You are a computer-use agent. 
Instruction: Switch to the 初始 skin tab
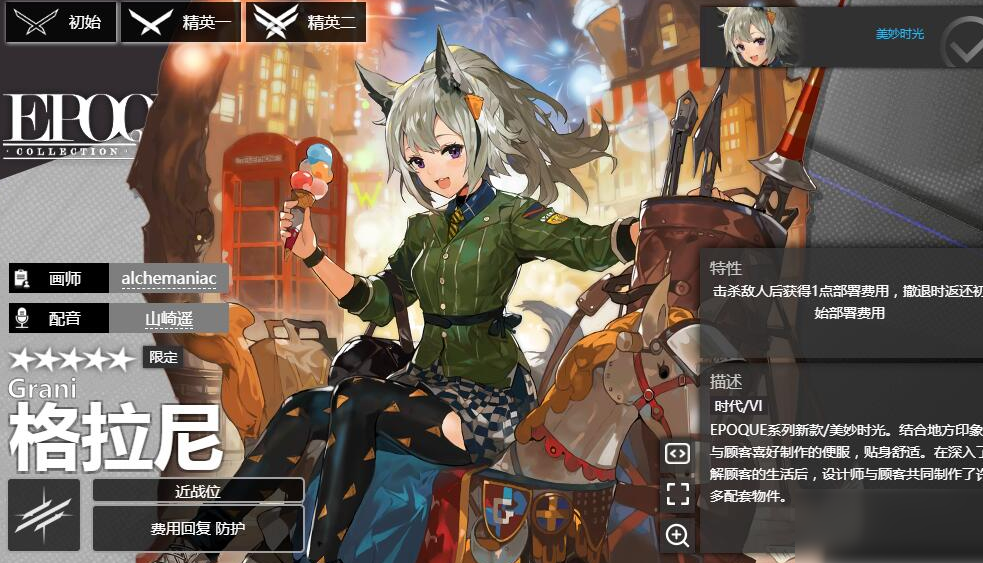pos(61,22)
